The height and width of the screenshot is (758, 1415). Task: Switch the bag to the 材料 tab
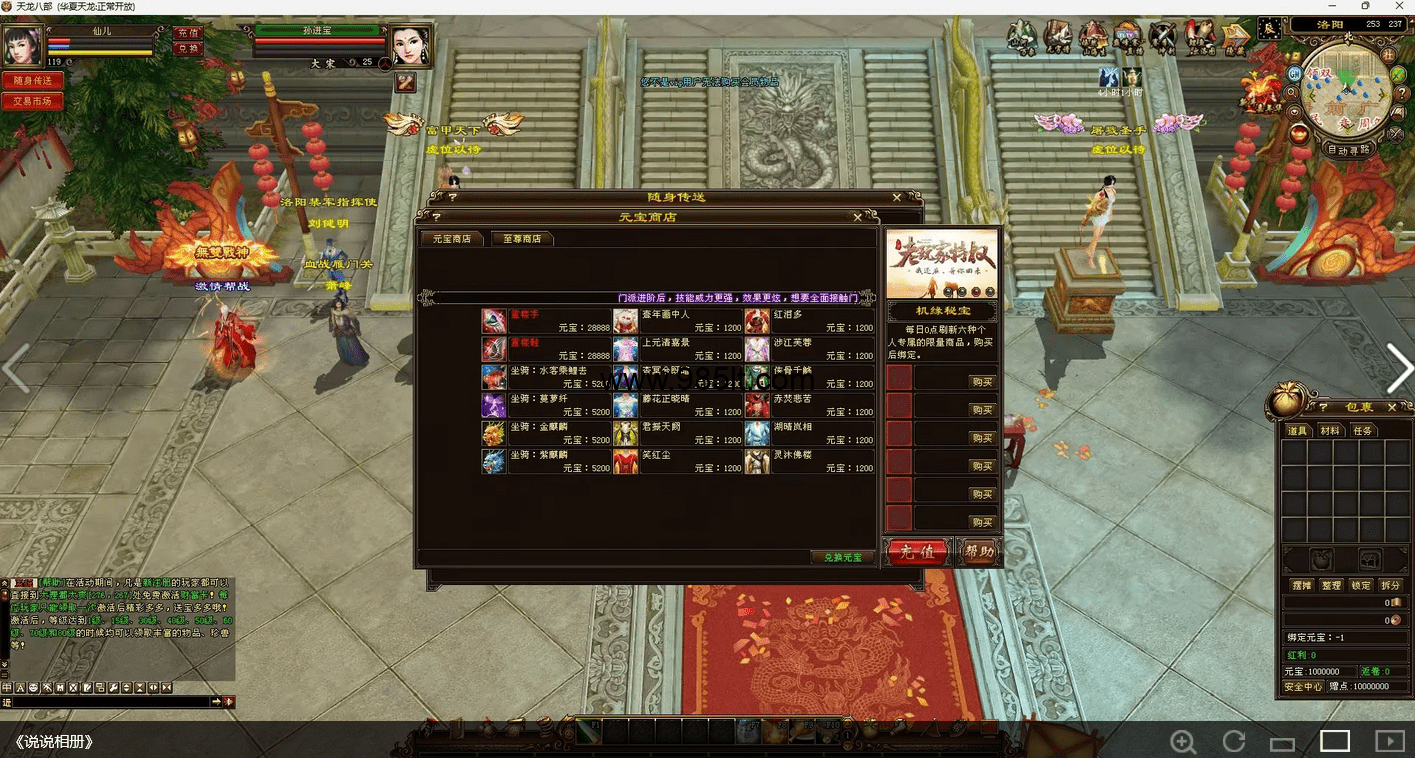tap(1330, 430)
